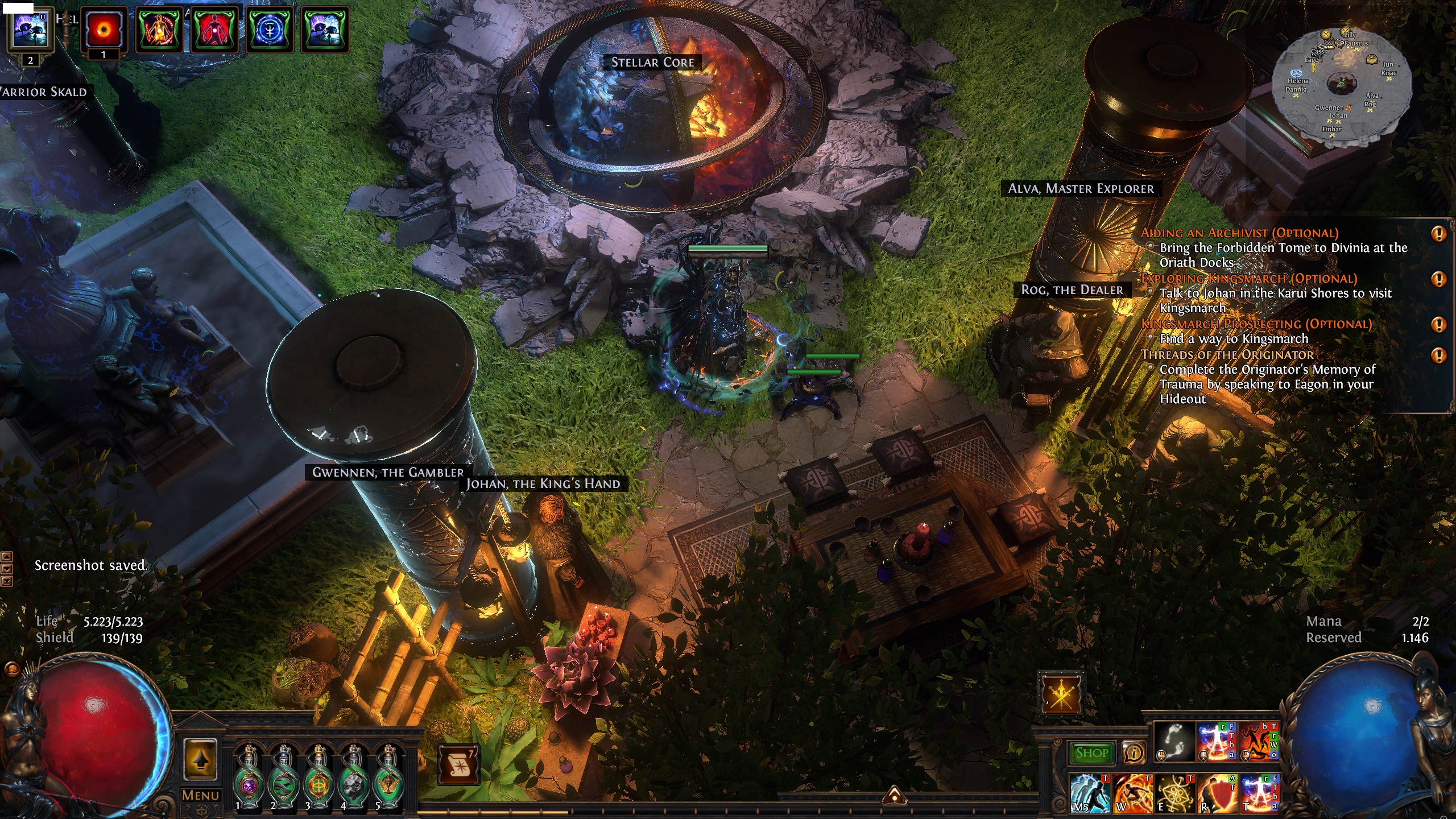Viewport: 1456px width, 819px height.
Task: Click the round info speech-bubble button
Action: 1134,753
